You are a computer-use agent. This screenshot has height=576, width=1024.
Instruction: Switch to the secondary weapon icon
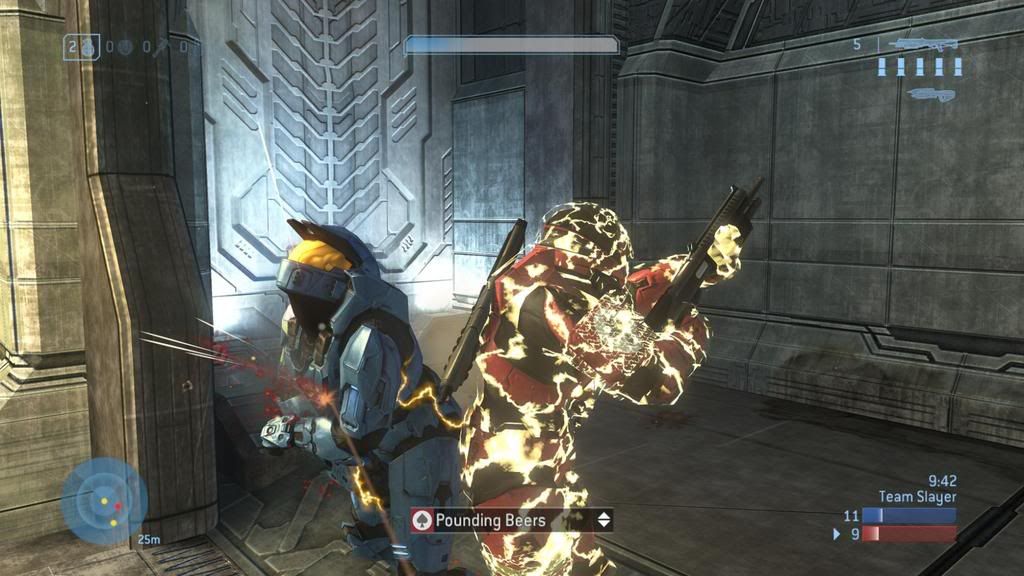[931, 94]
